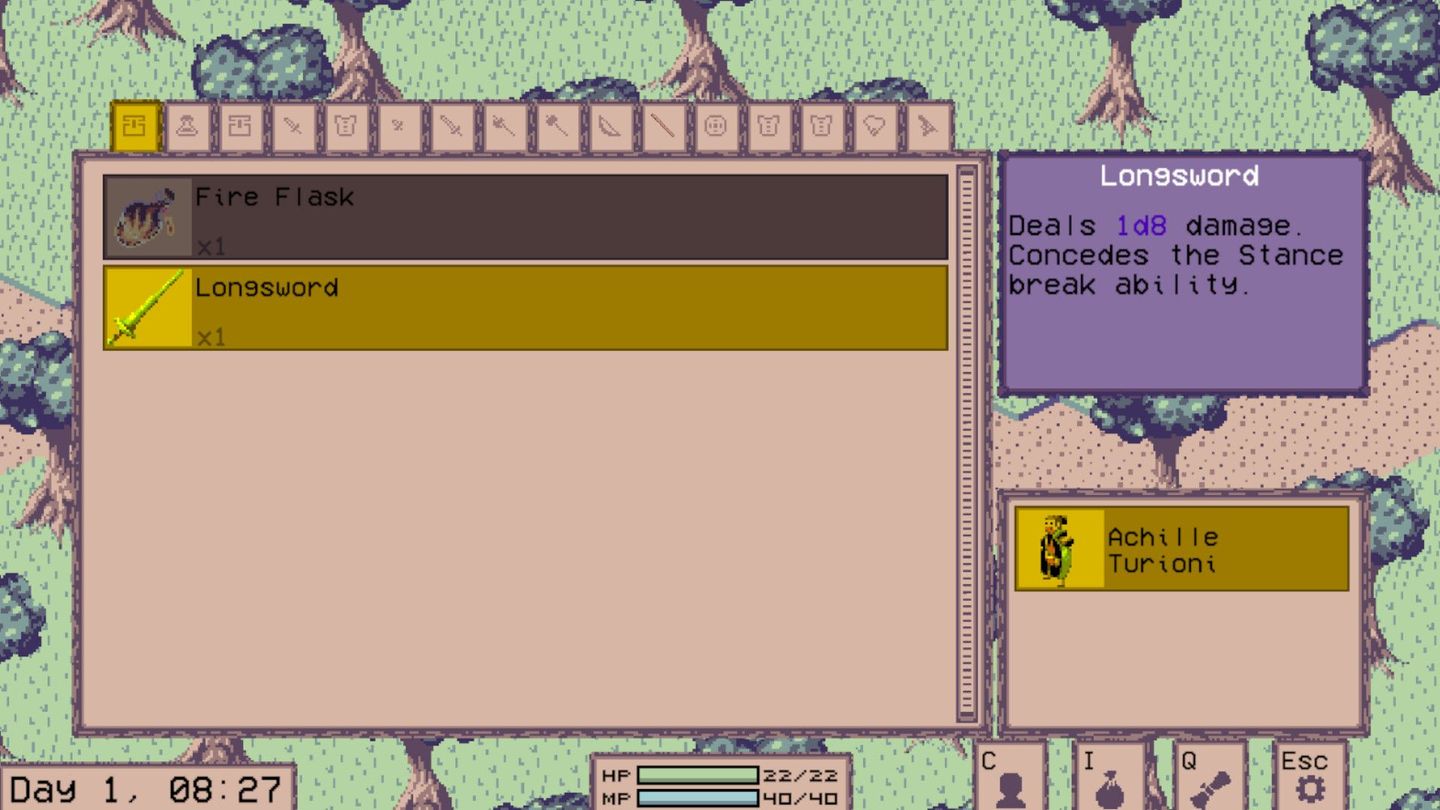Click the Longsword sword thumbnail image
This screenshot has height=810, width=1440.
pos(146,306)
